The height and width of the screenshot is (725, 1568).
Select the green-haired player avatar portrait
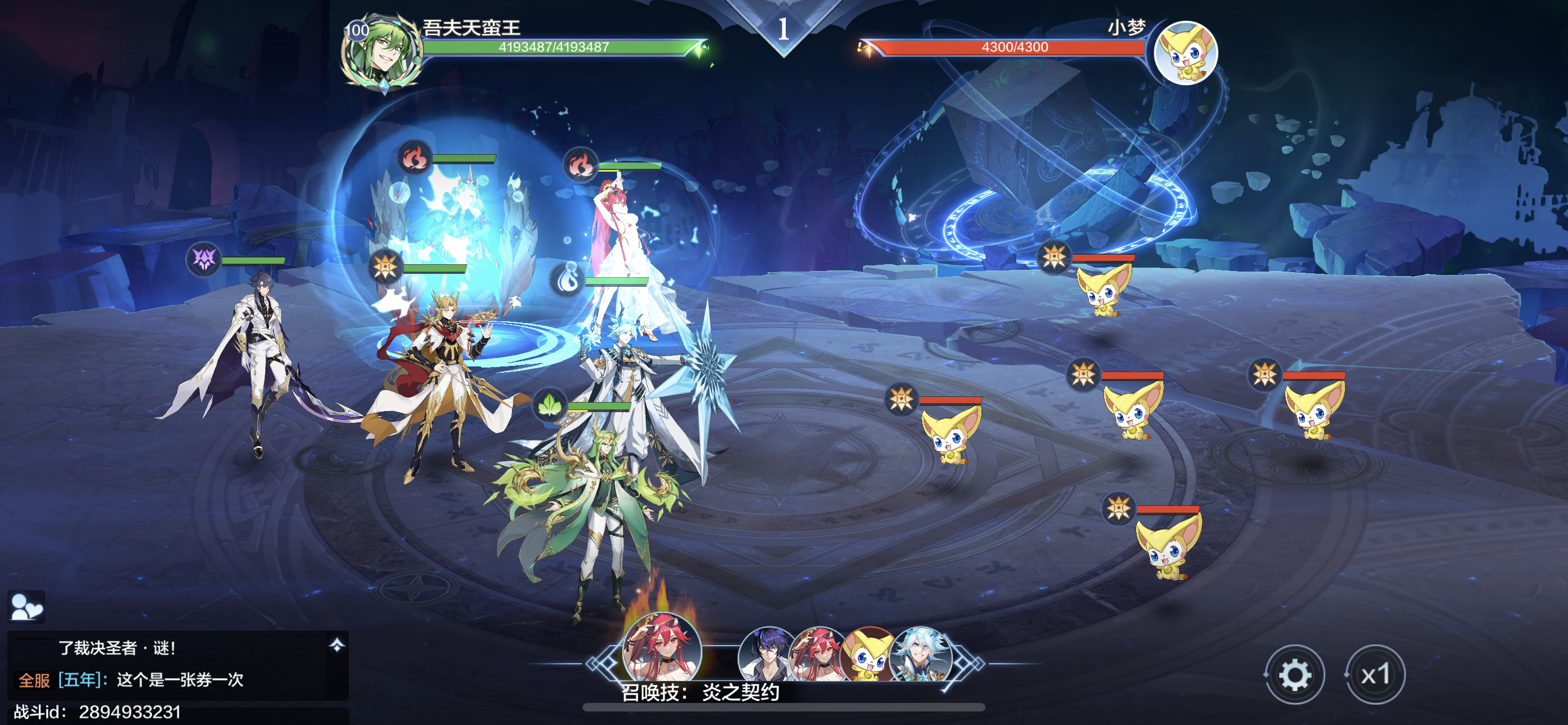click(x=382, y=53)
